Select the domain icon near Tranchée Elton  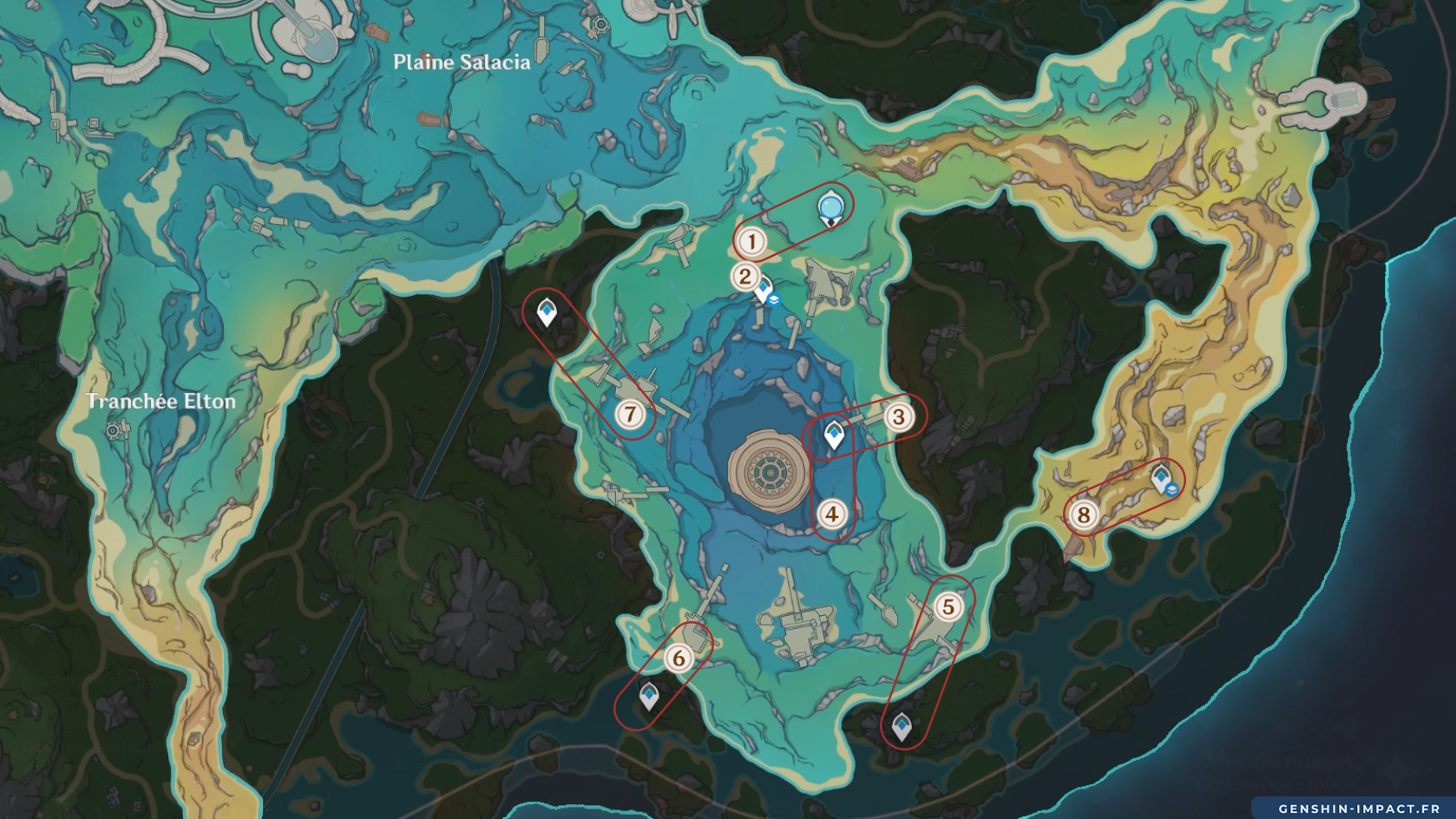coord(114,430)
